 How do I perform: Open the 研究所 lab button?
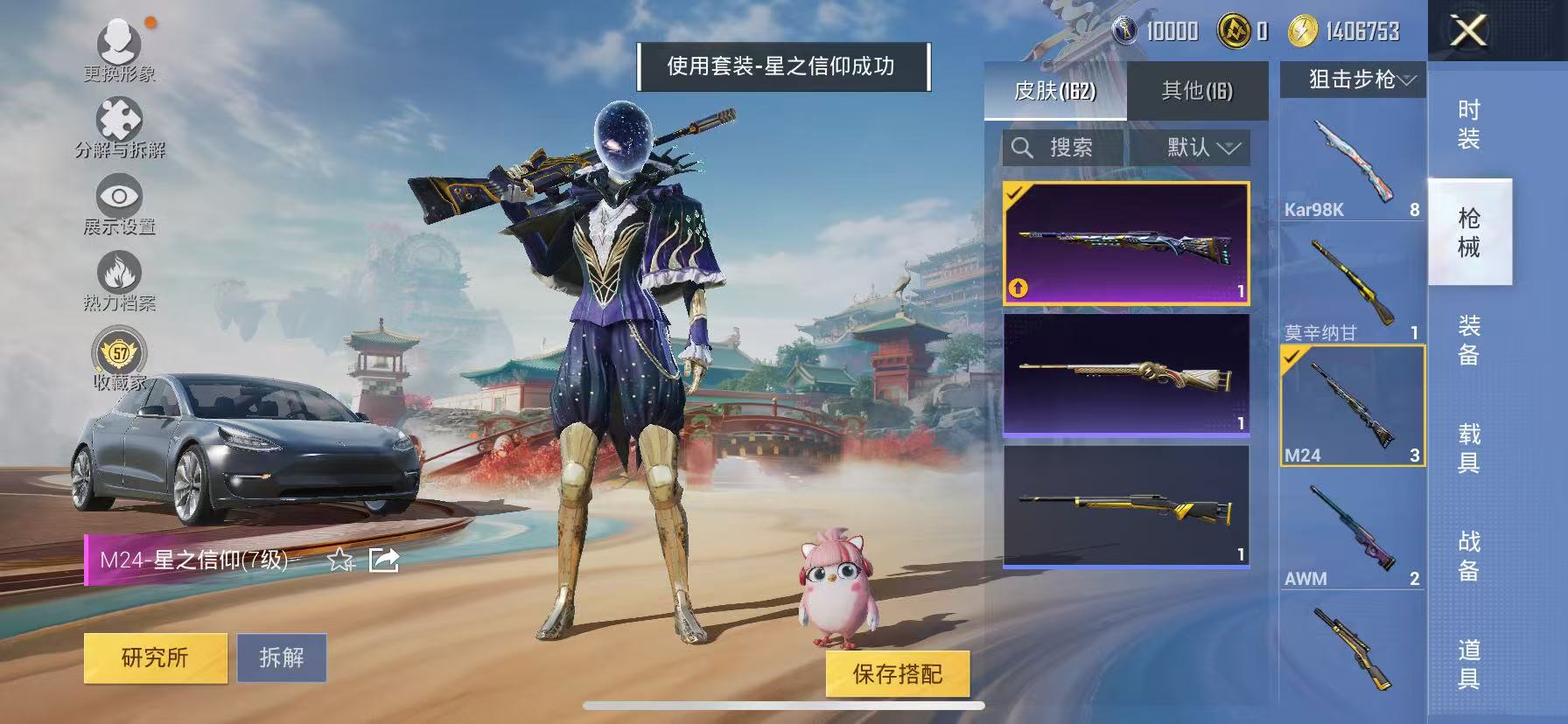[x=155, y=658]
